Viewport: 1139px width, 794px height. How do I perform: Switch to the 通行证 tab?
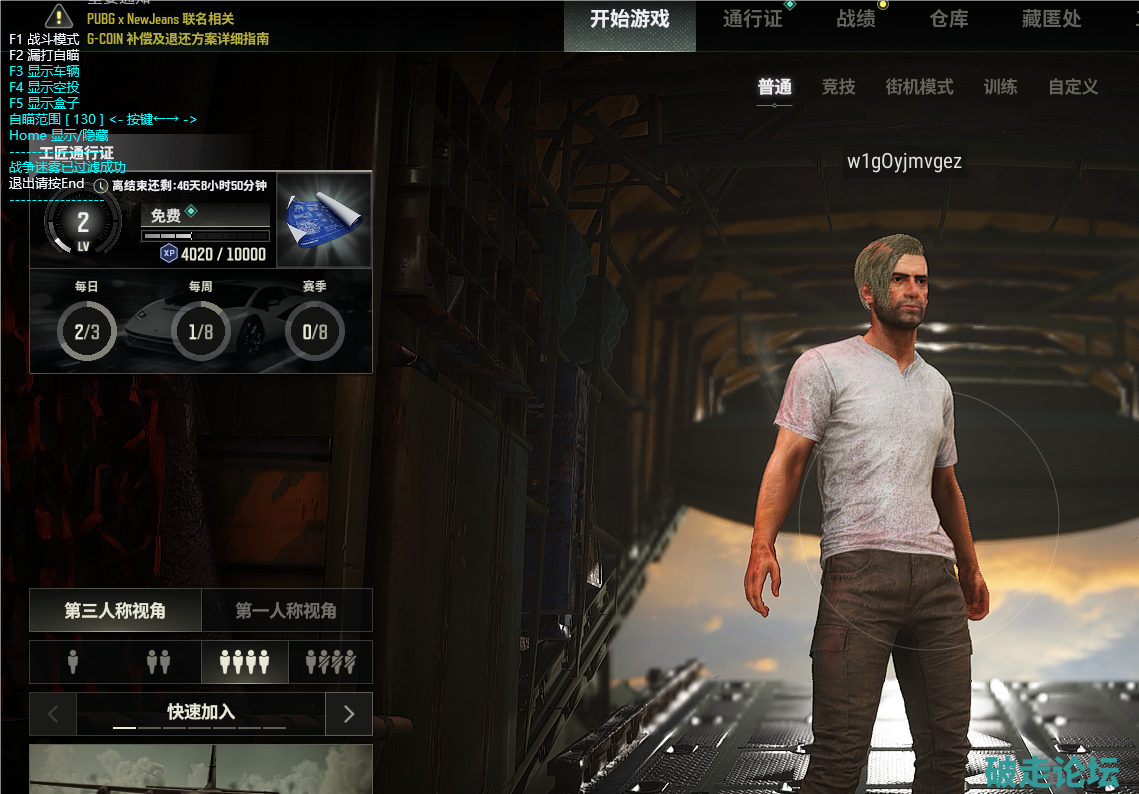coord(752,19)
